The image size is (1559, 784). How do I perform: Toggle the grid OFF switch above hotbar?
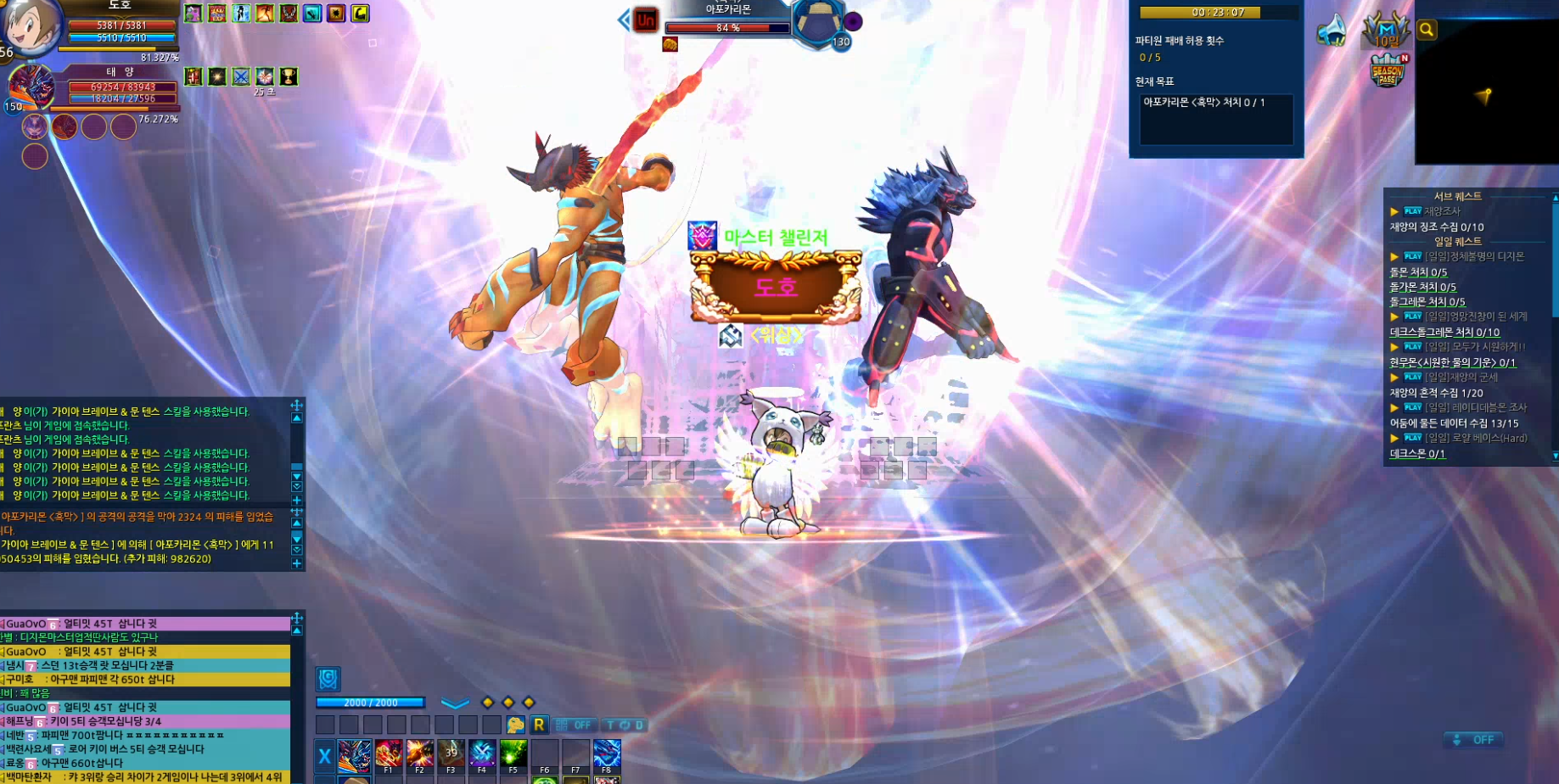[x=573, y=725]
